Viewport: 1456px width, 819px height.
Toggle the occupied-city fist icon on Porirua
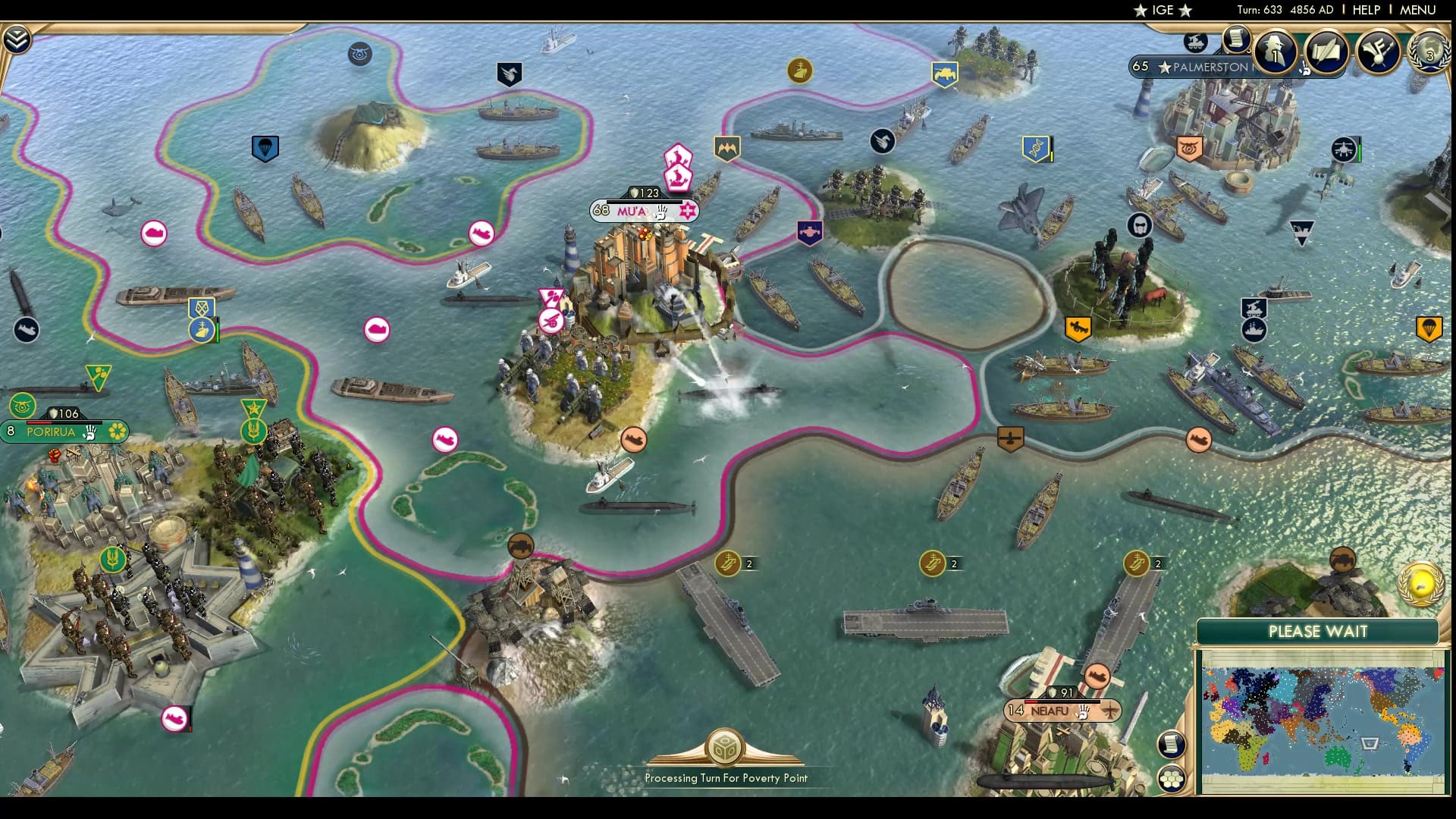90,431
